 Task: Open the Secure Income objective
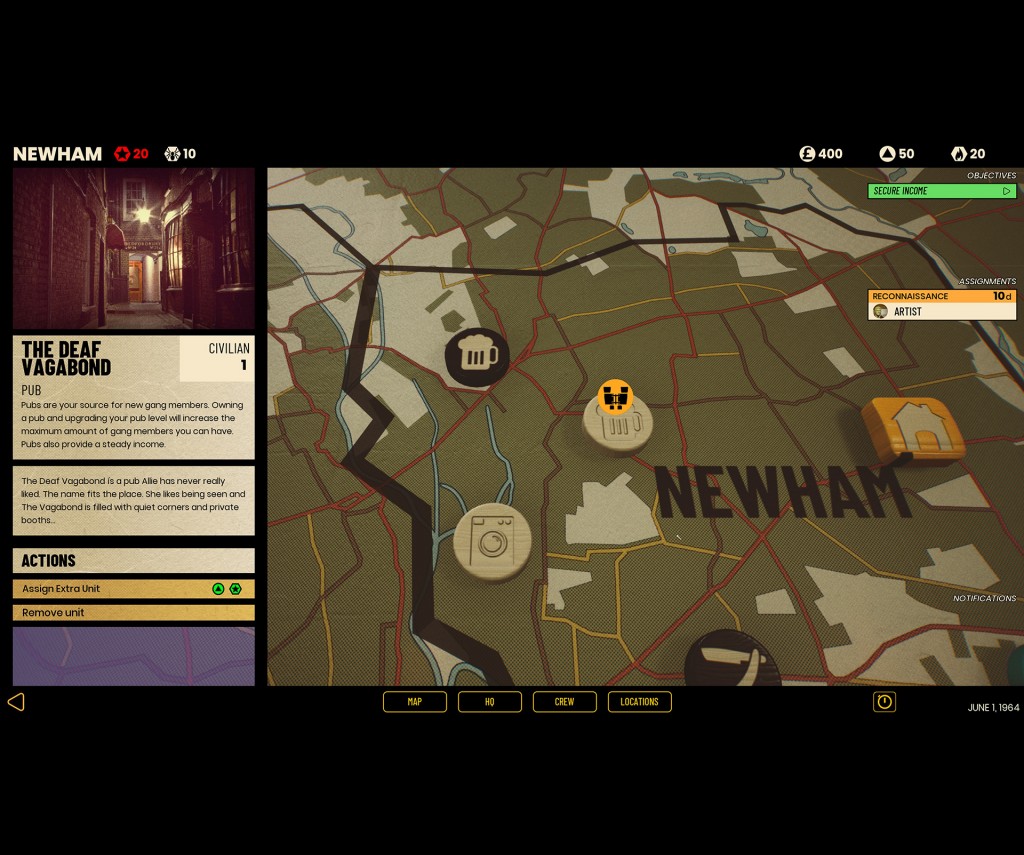(941, 191)
